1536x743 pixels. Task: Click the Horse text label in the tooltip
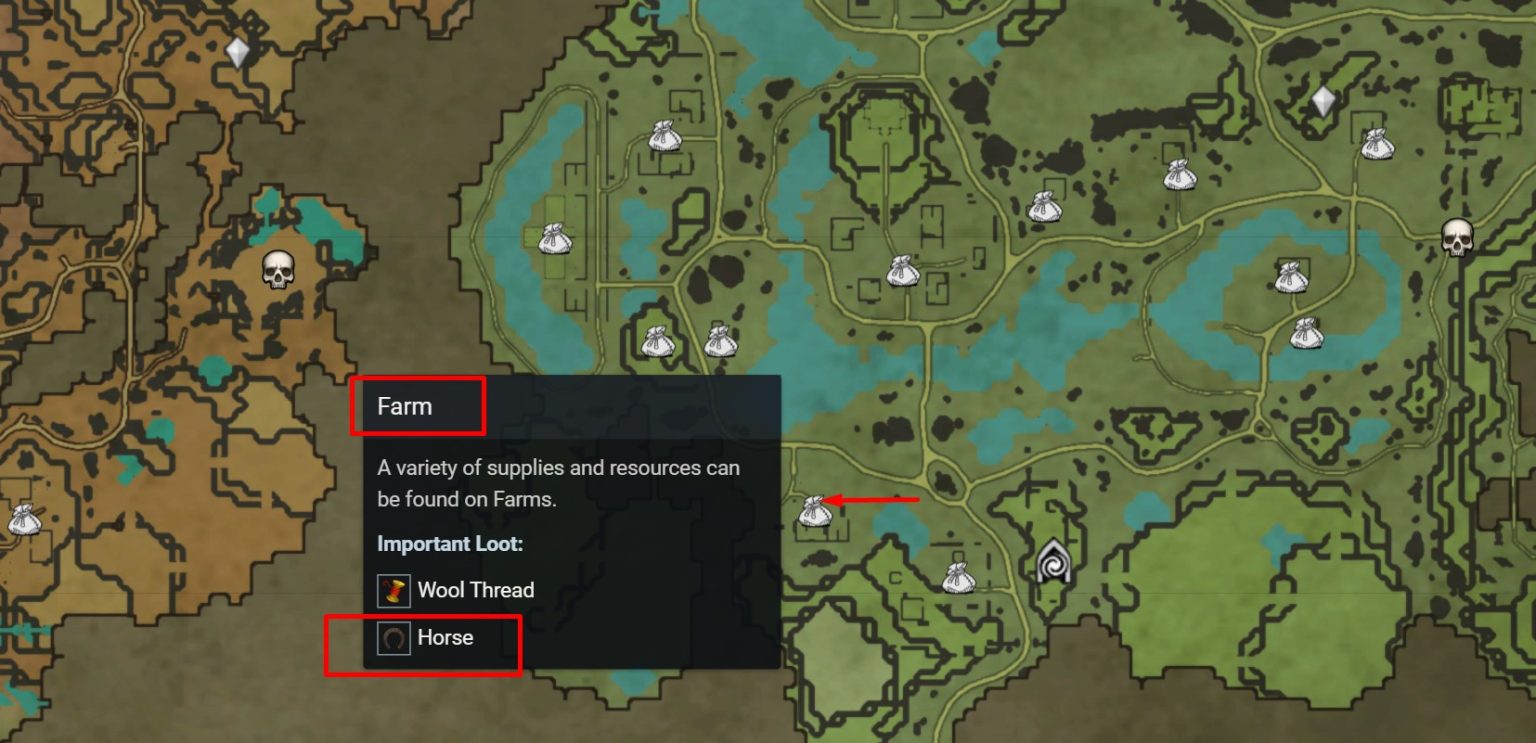point(446,637)
